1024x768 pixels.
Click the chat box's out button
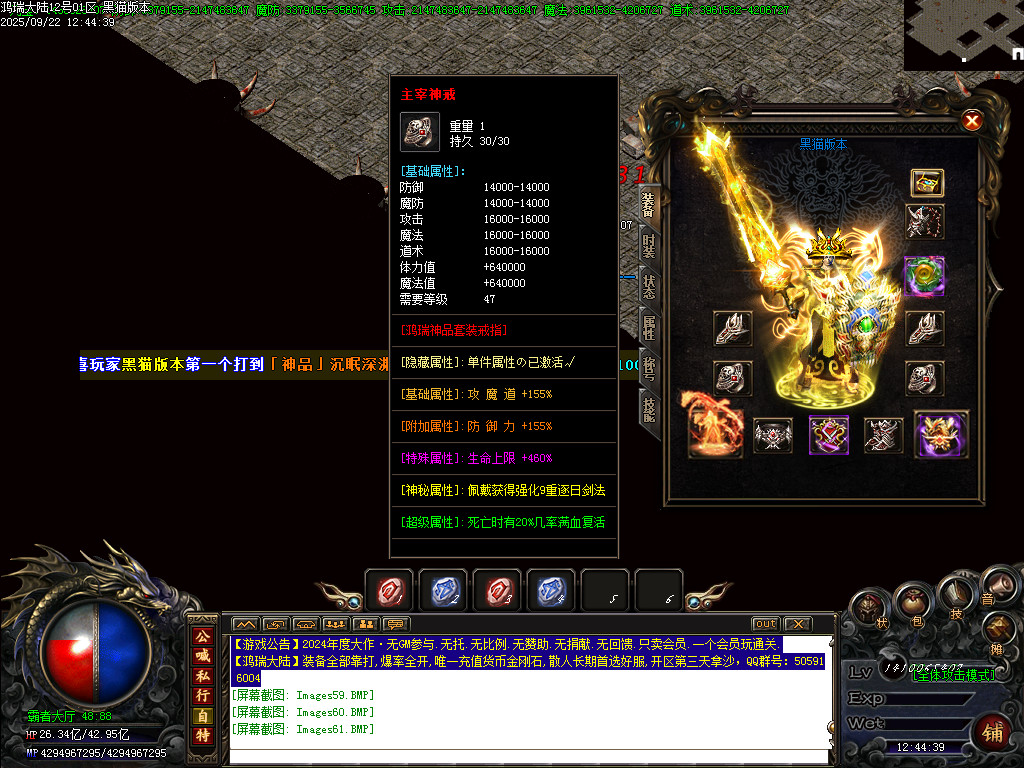click(x=765, y=624)
